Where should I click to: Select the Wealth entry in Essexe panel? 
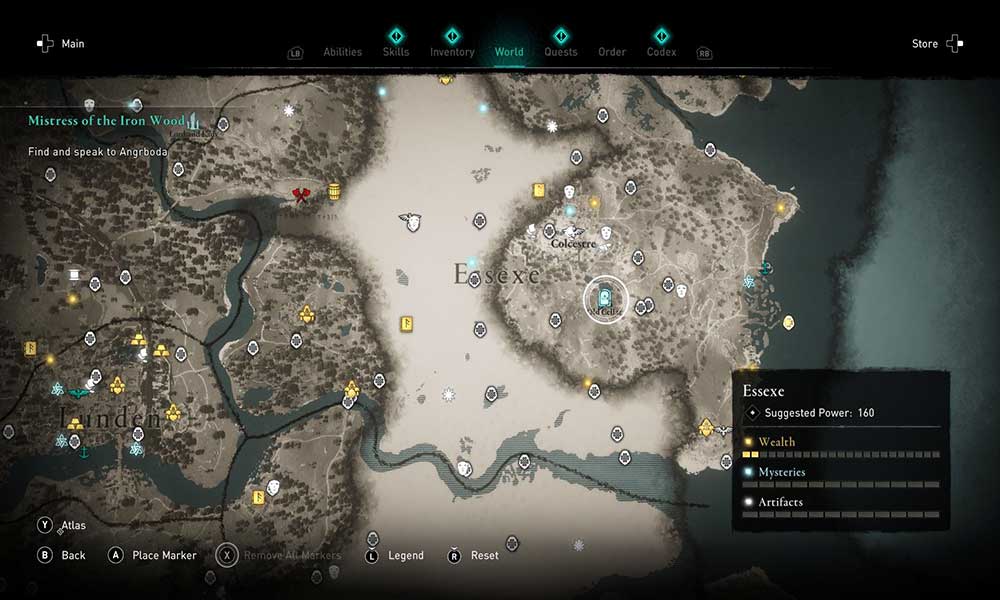click(x=777, y=442)
